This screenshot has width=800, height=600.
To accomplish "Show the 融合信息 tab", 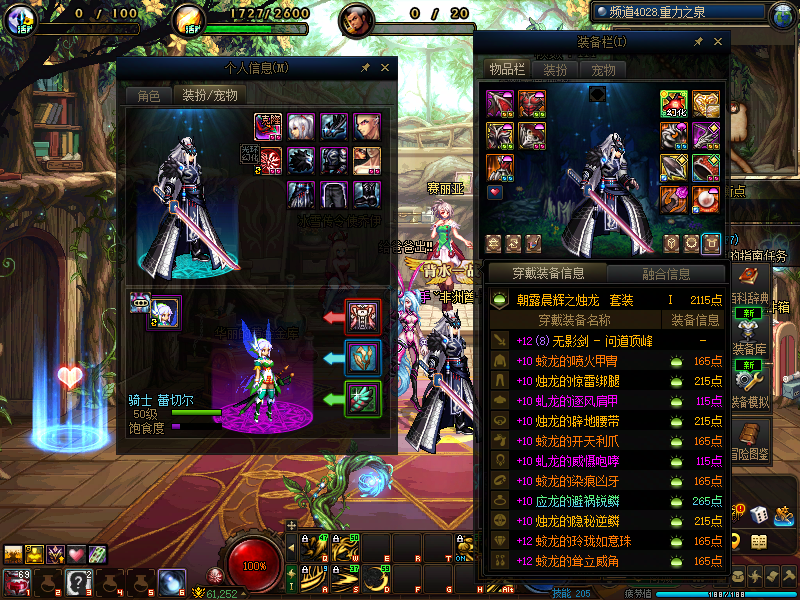I will pyautogui.click(x=664, y=273).
